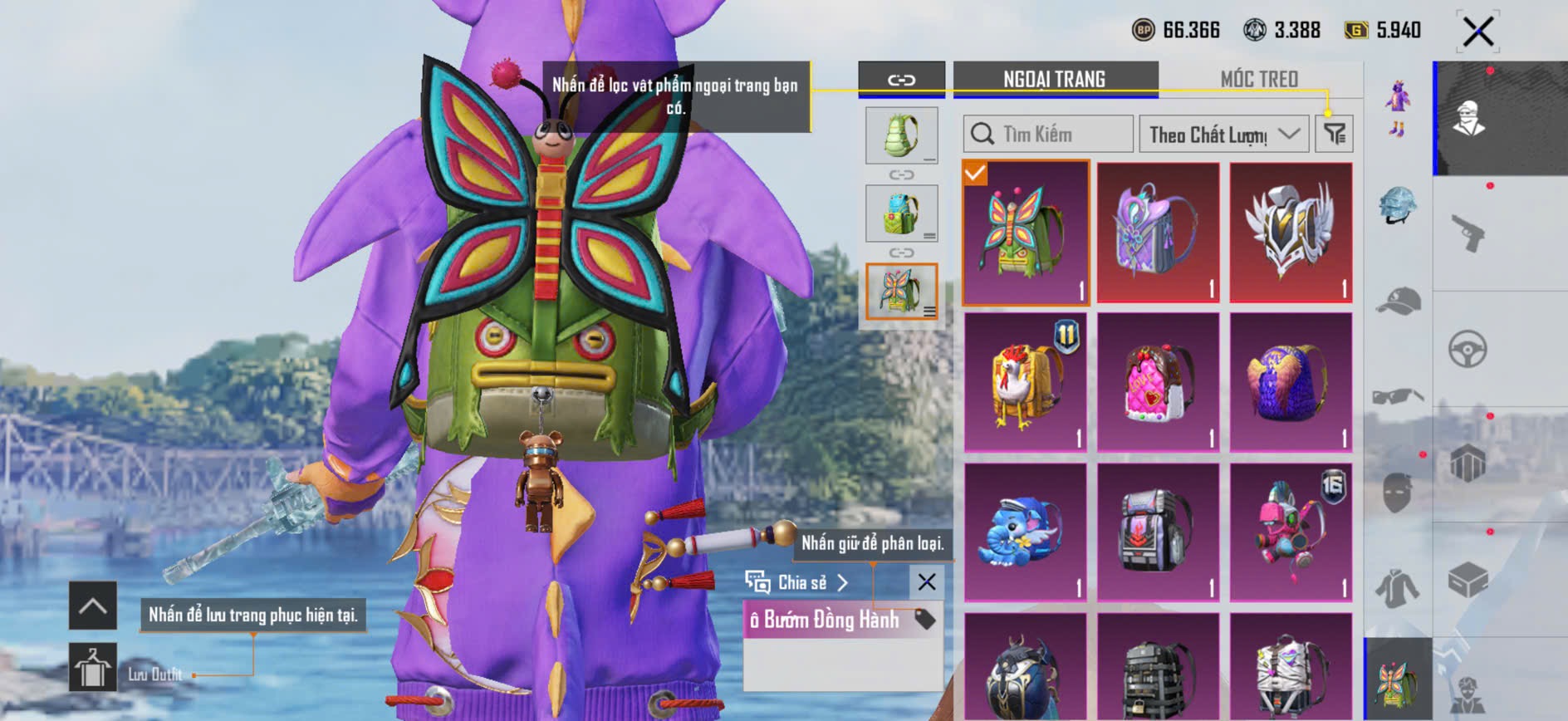The width and height of the screenshot is (1568, 721).
Task: Close the wardrobe screen
Action: pos(1478,32)
